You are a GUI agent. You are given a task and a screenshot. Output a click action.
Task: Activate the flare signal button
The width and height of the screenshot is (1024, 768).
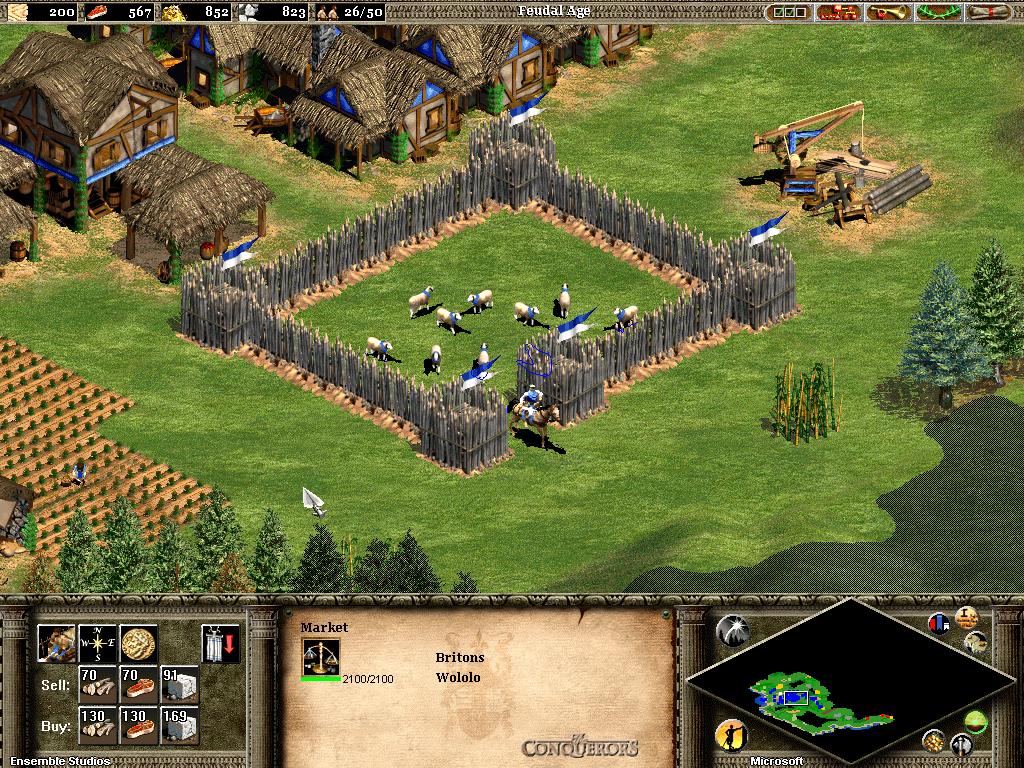[732, 629]
